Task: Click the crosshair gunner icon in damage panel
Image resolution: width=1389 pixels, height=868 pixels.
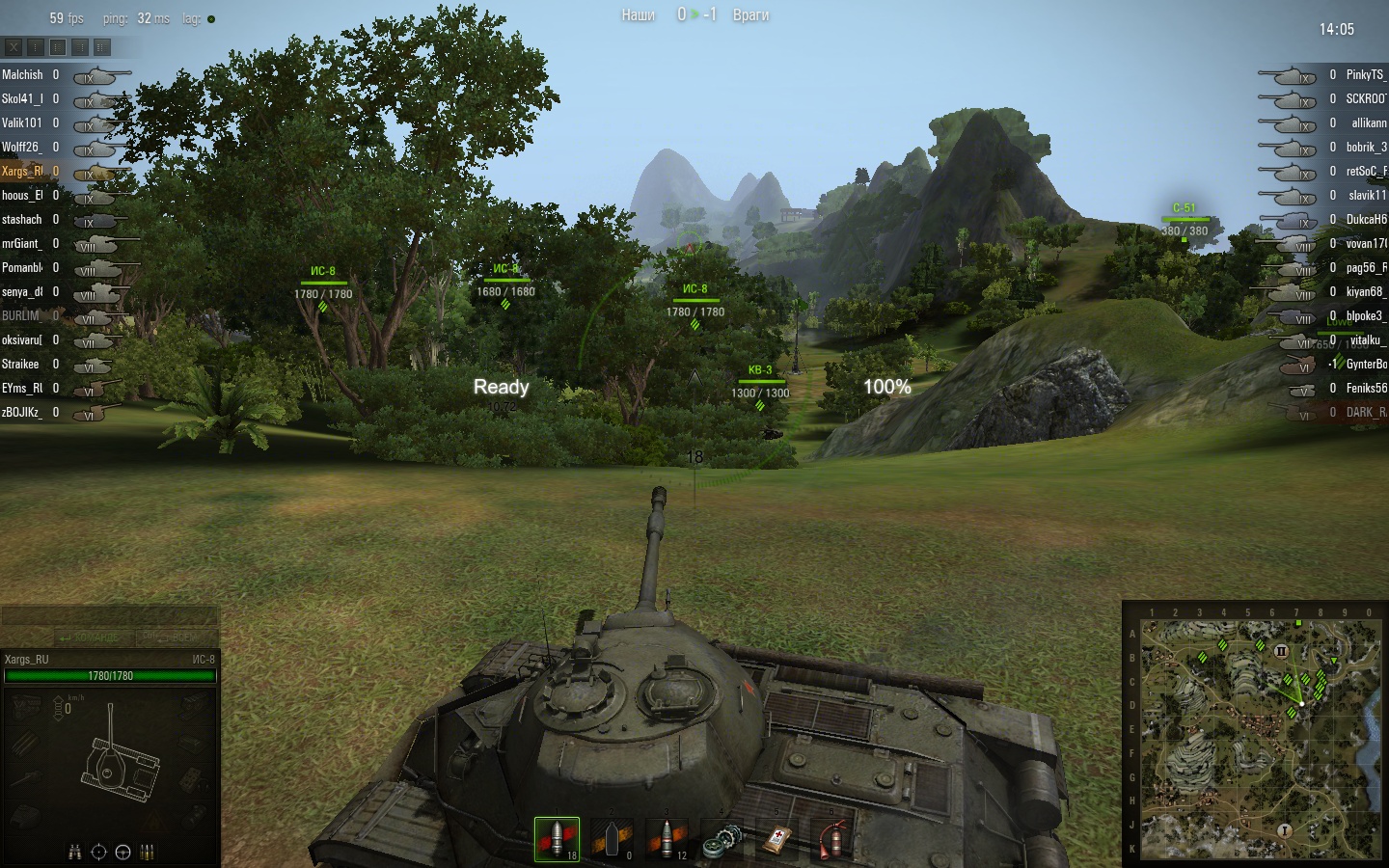Action: tap(98, 852)
